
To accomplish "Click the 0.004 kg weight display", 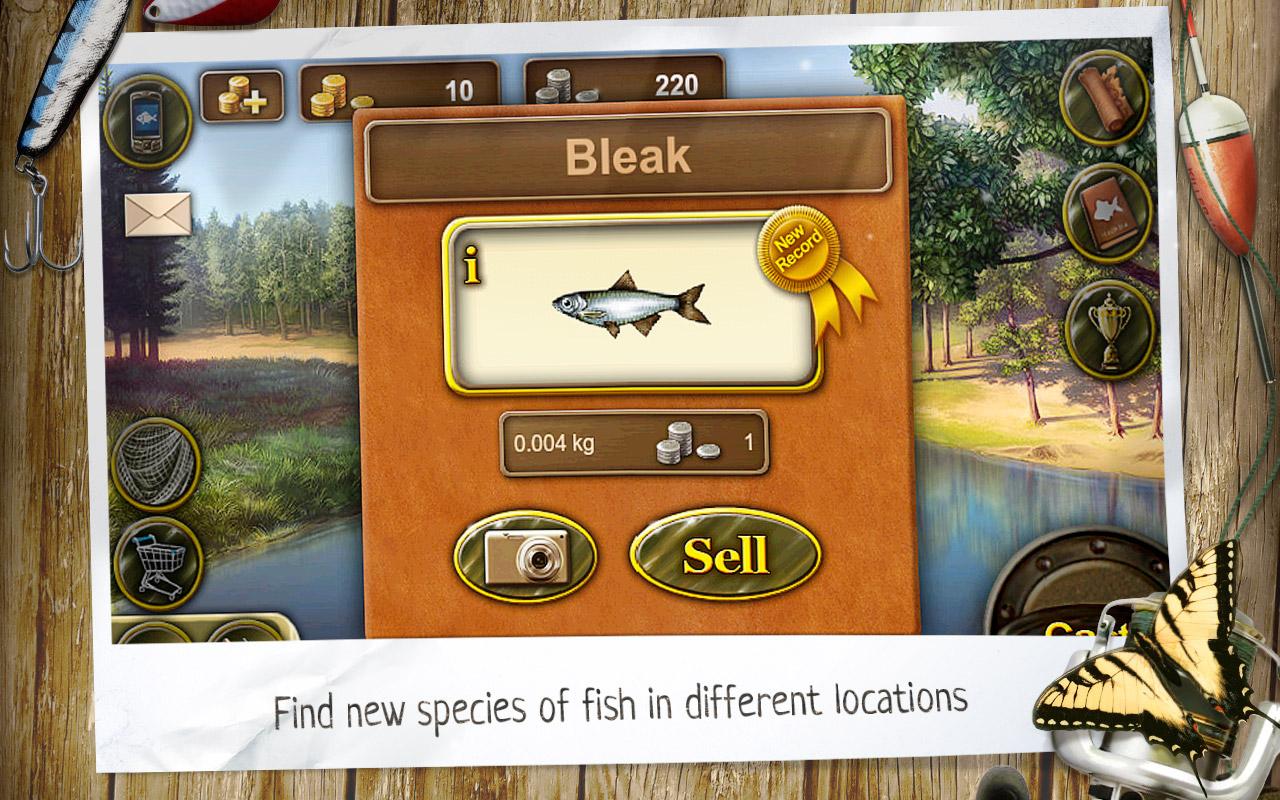I will [553, 442].
